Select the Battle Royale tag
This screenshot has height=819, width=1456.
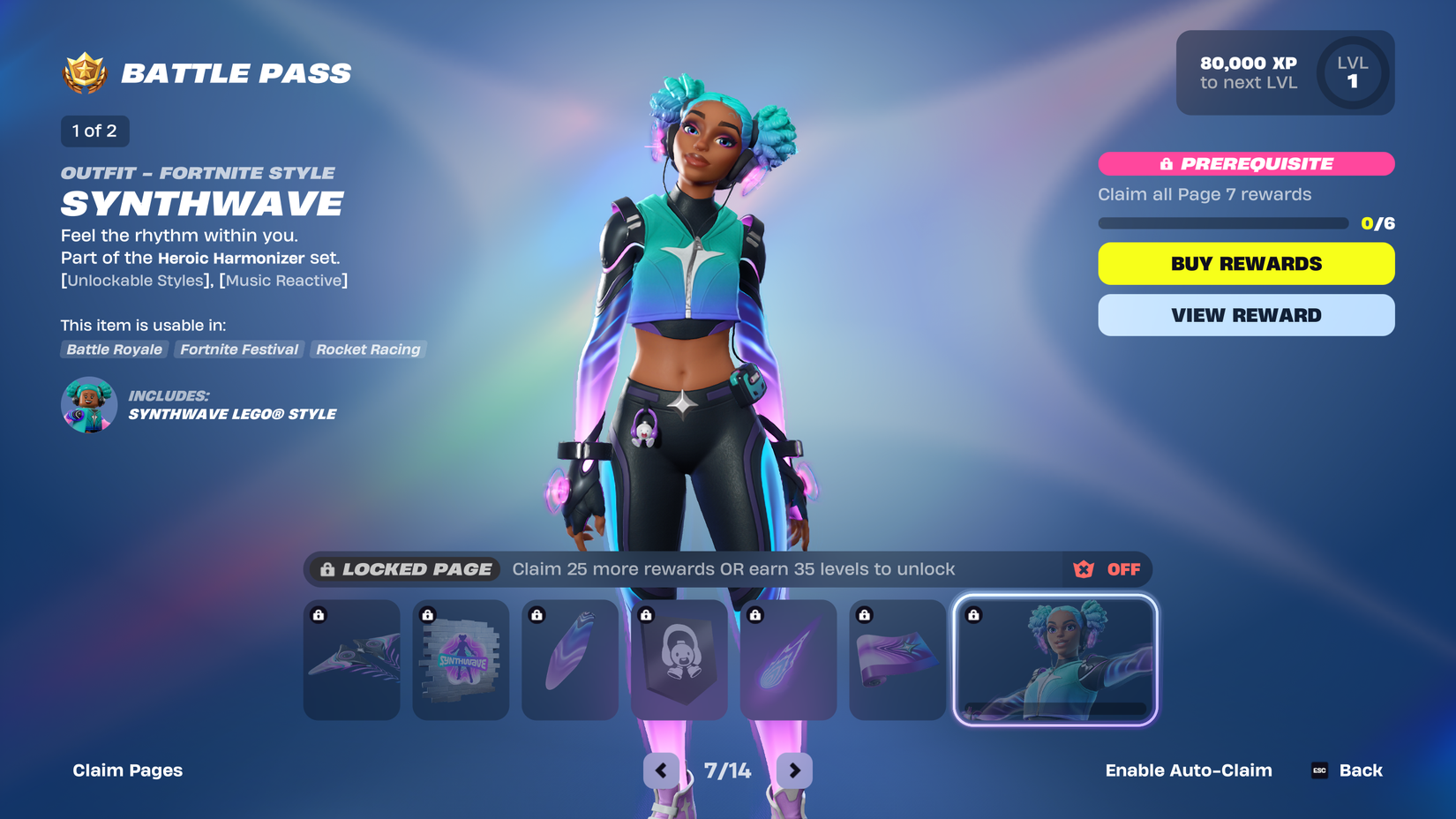(114, 349)
